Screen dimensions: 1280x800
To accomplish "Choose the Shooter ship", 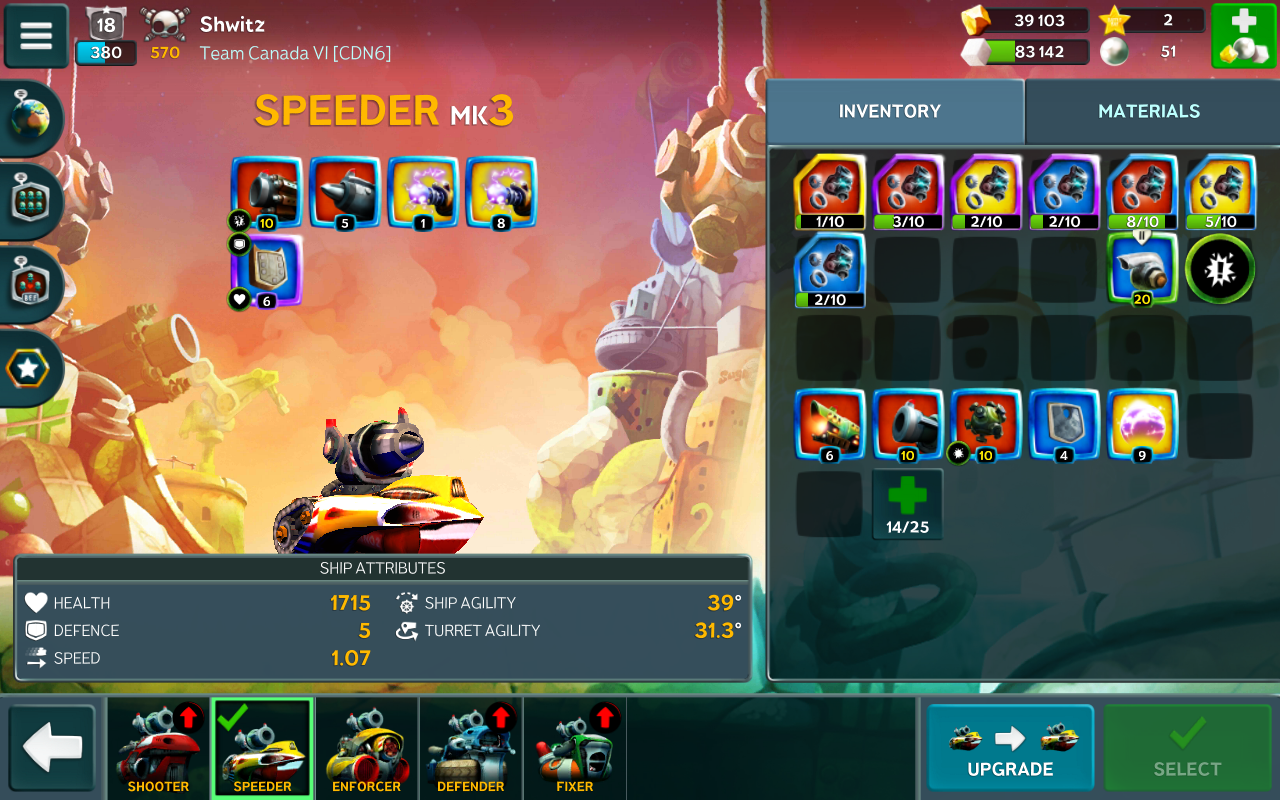I will [x=159, y=748].
